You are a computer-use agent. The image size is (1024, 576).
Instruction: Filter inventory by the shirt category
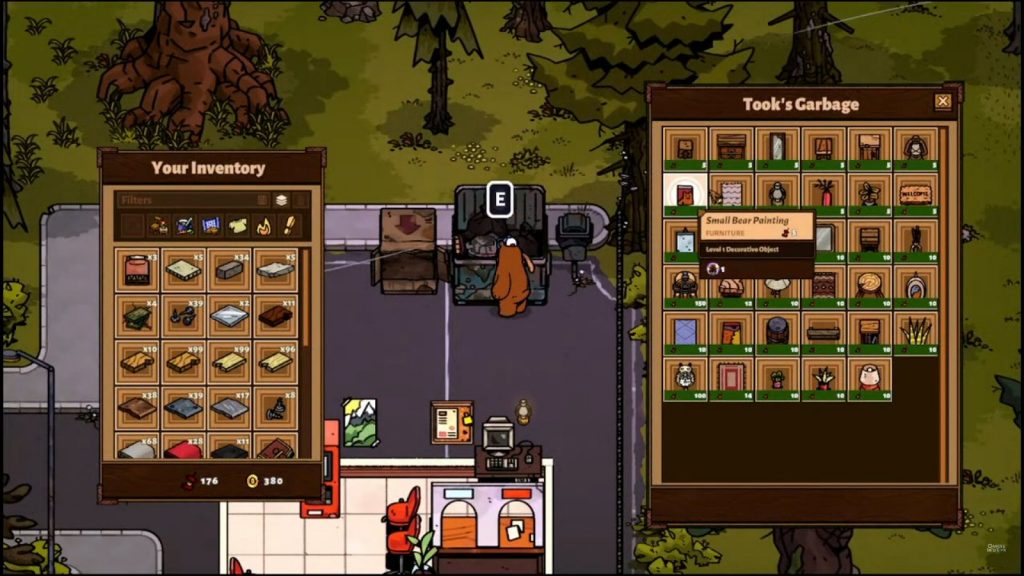click(237, 226)
